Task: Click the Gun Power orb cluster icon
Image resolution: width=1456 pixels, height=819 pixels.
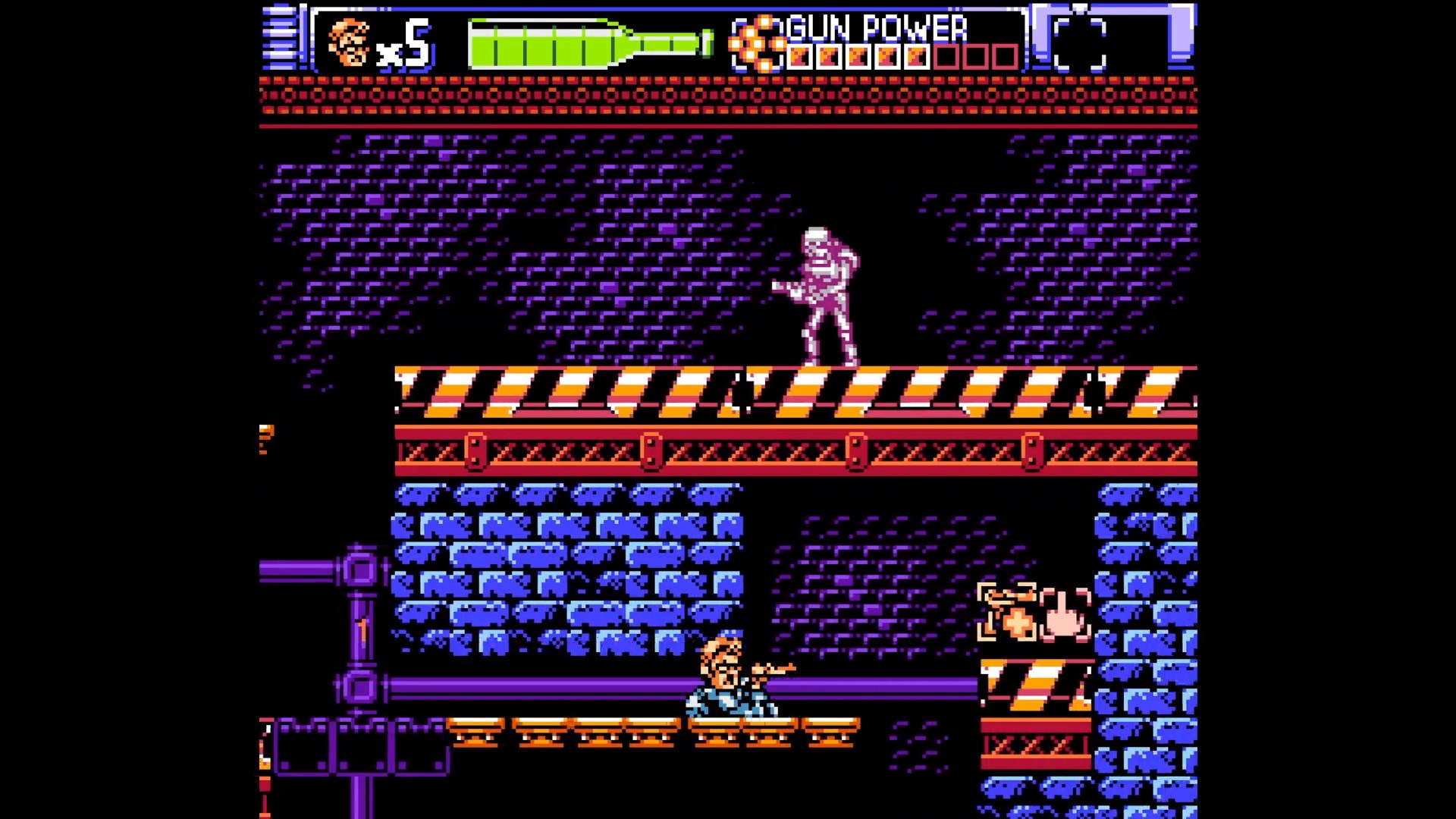Action: click(x=756, y=44)
